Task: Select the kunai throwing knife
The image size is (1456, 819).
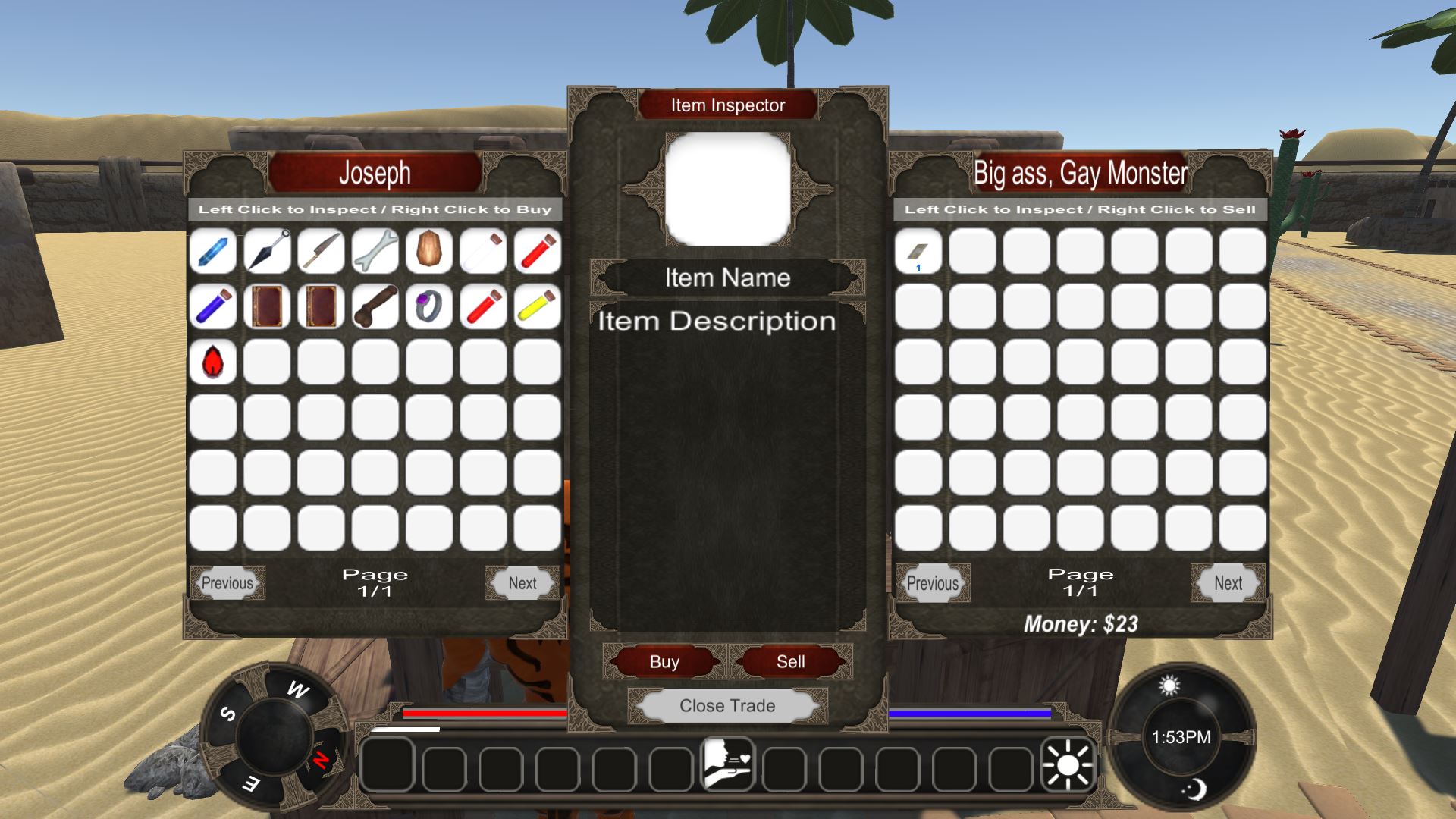Action: tap(268, 251)
